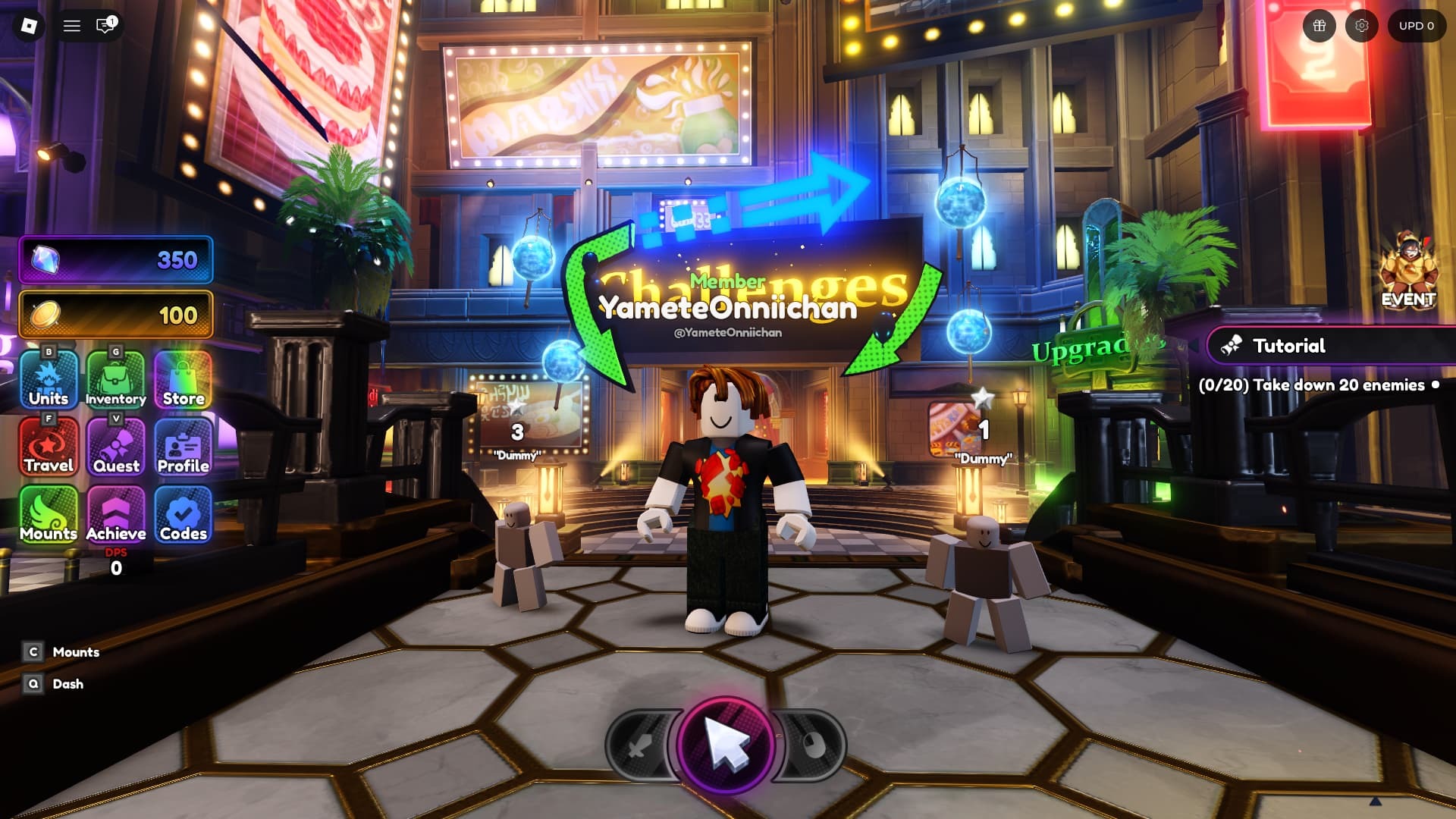Viewport: 1456px width, 819px height.
Task: Open the Roblox hamburger menu
Action: (x=72, y=26)
